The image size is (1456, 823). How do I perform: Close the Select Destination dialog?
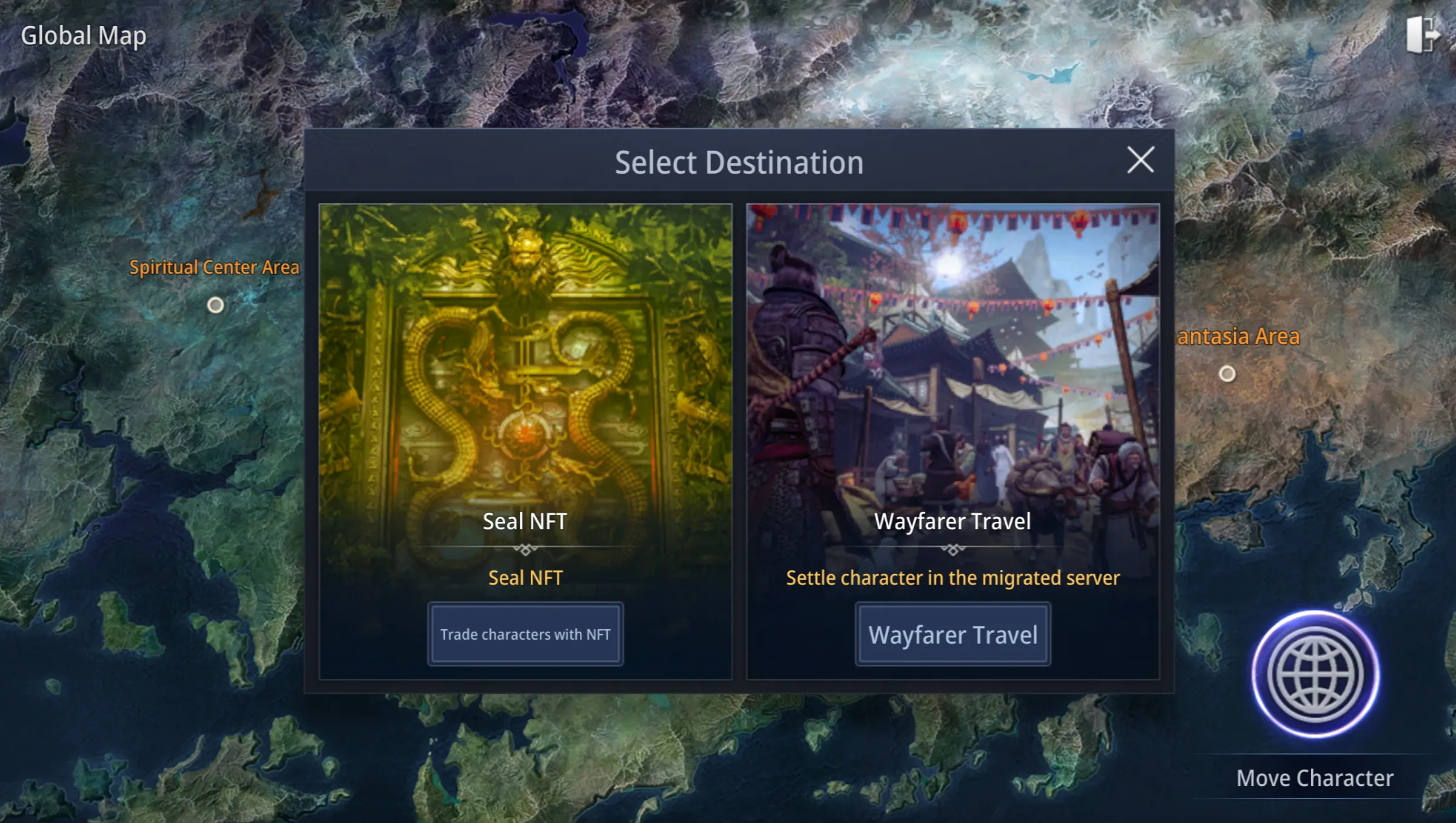pyautogui.click(x=1141, y=160)
